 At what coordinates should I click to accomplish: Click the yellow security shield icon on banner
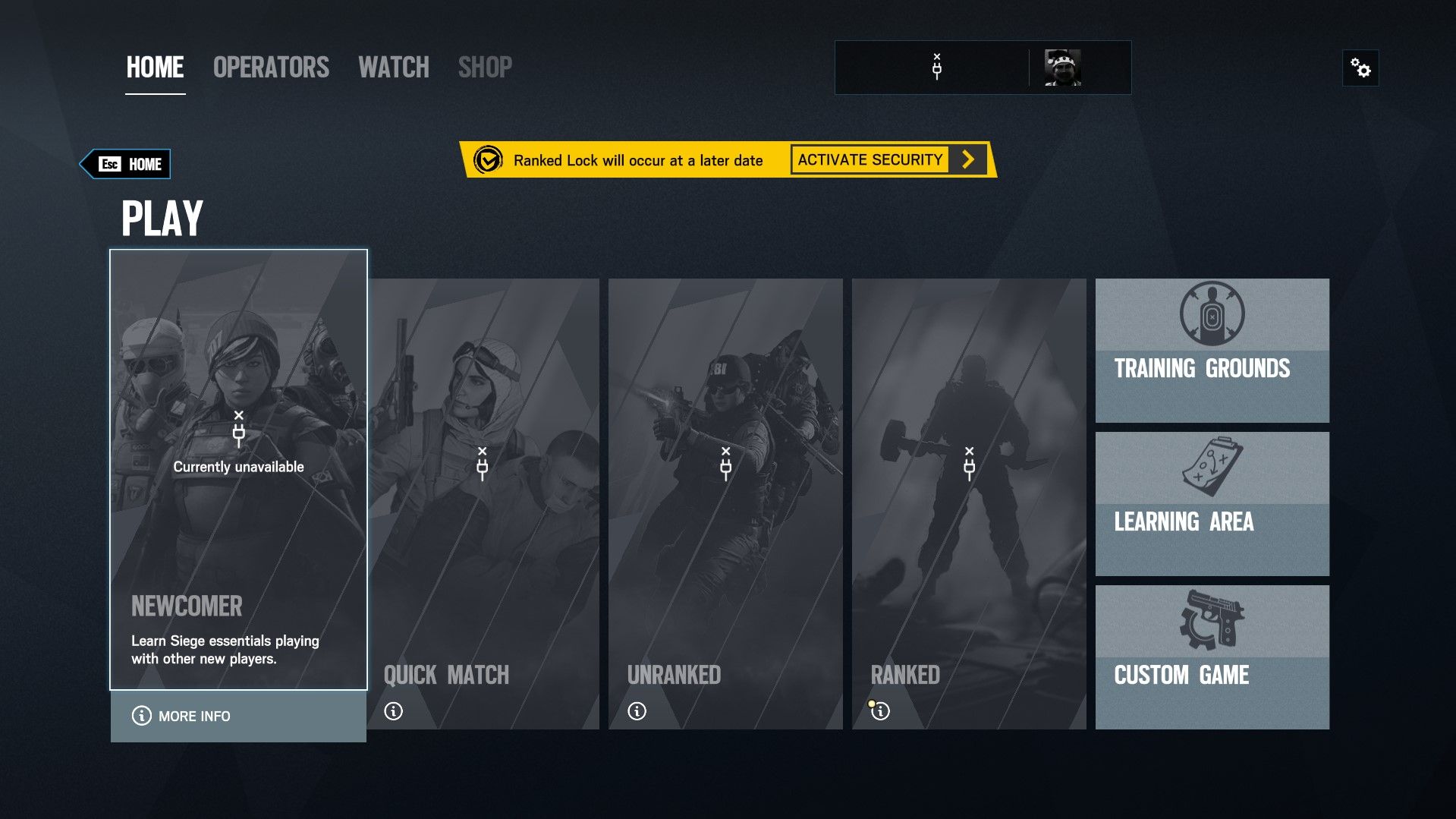pos(490,160)
